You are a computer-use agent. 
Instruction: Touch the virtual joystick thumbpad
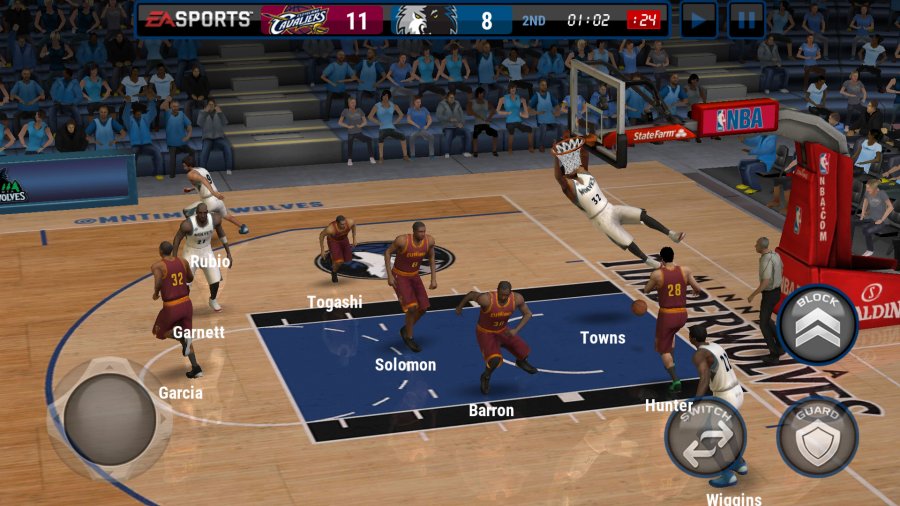(x=109, y=418)
